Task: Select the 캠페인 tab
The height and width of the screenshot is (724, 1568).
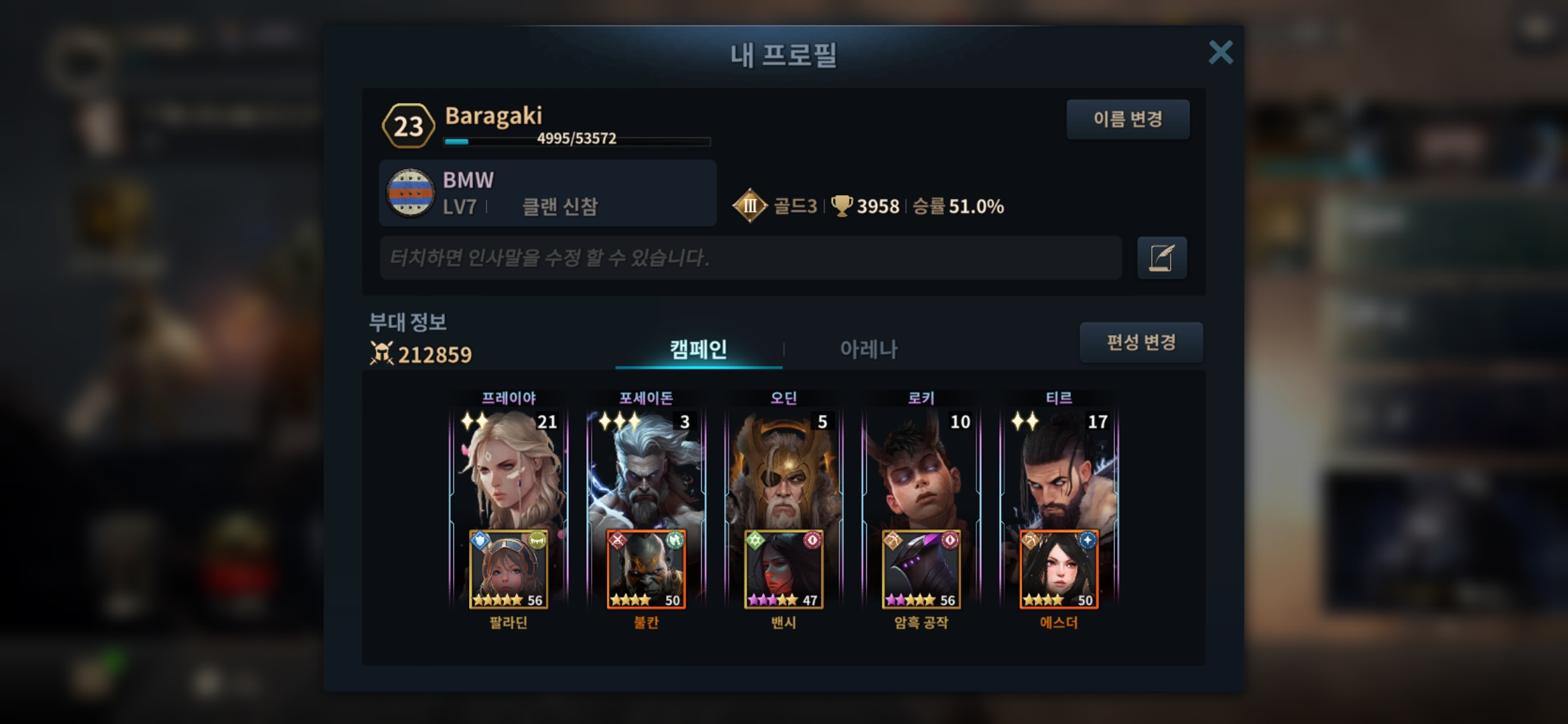Action: 698,349
